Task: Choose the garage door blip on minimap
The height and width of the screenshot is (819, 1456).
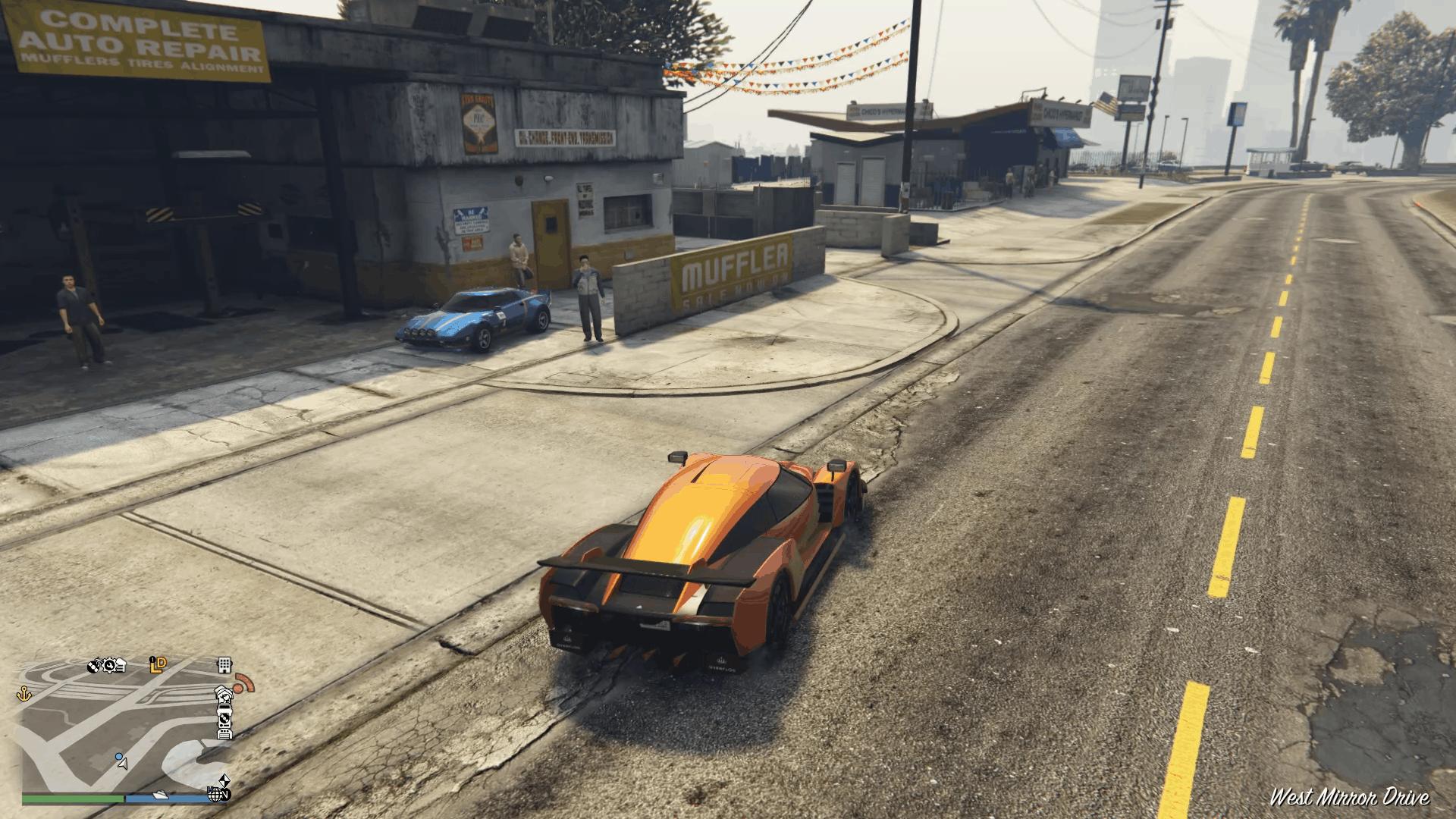Action: [x=224, y=733]
